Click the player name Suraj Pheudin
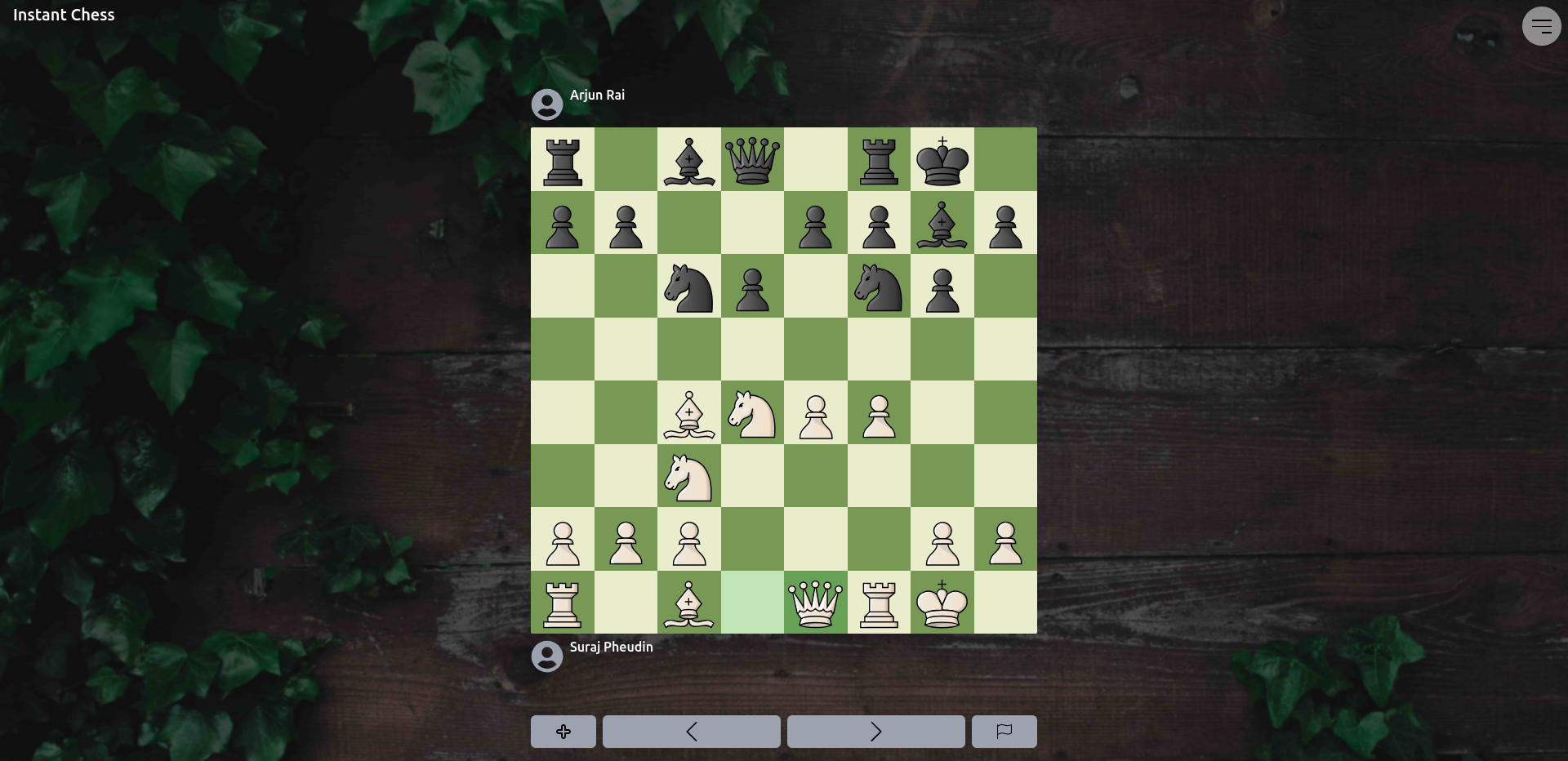This screenshot has width=1568, height=761. (611, 646)
